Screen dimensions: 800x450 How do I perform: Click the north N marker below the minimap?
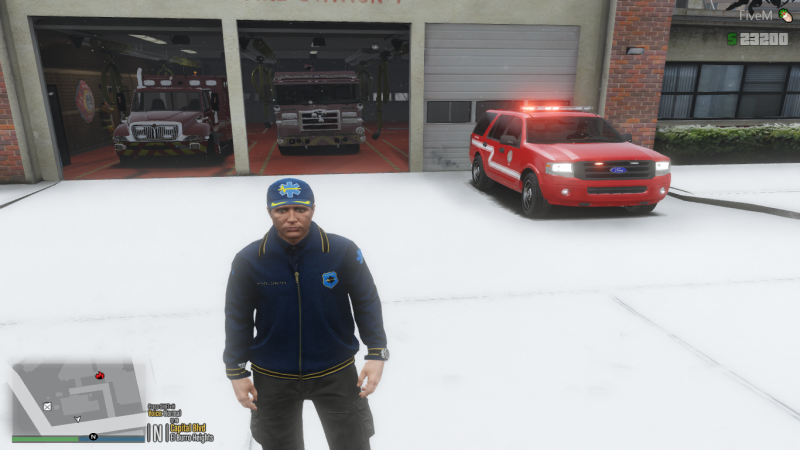coord(93,437)
